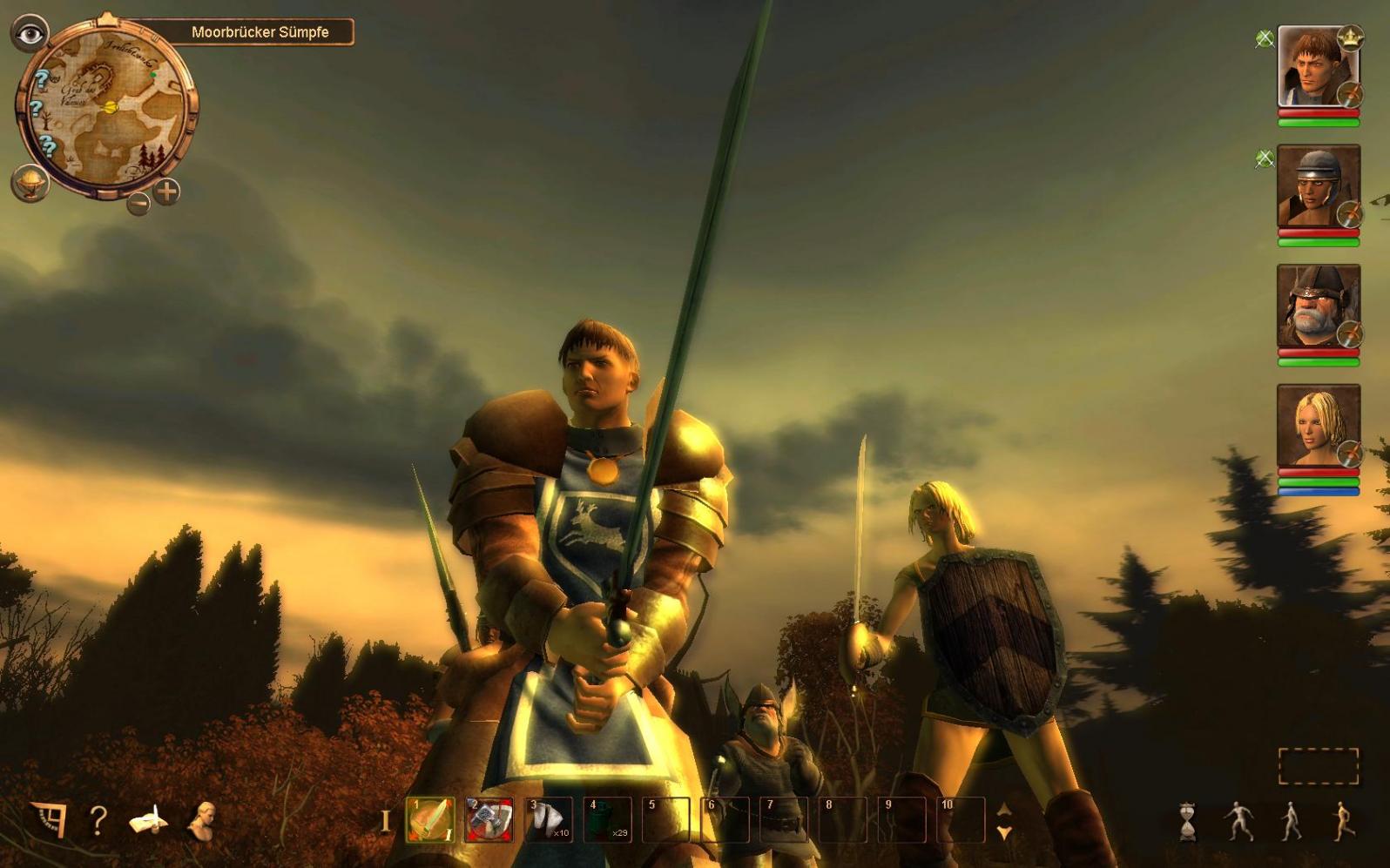Viewport: 1390px width, 868px height.
Task: Click the eye icon beside the minimap
Action: [x=30, y=34]
